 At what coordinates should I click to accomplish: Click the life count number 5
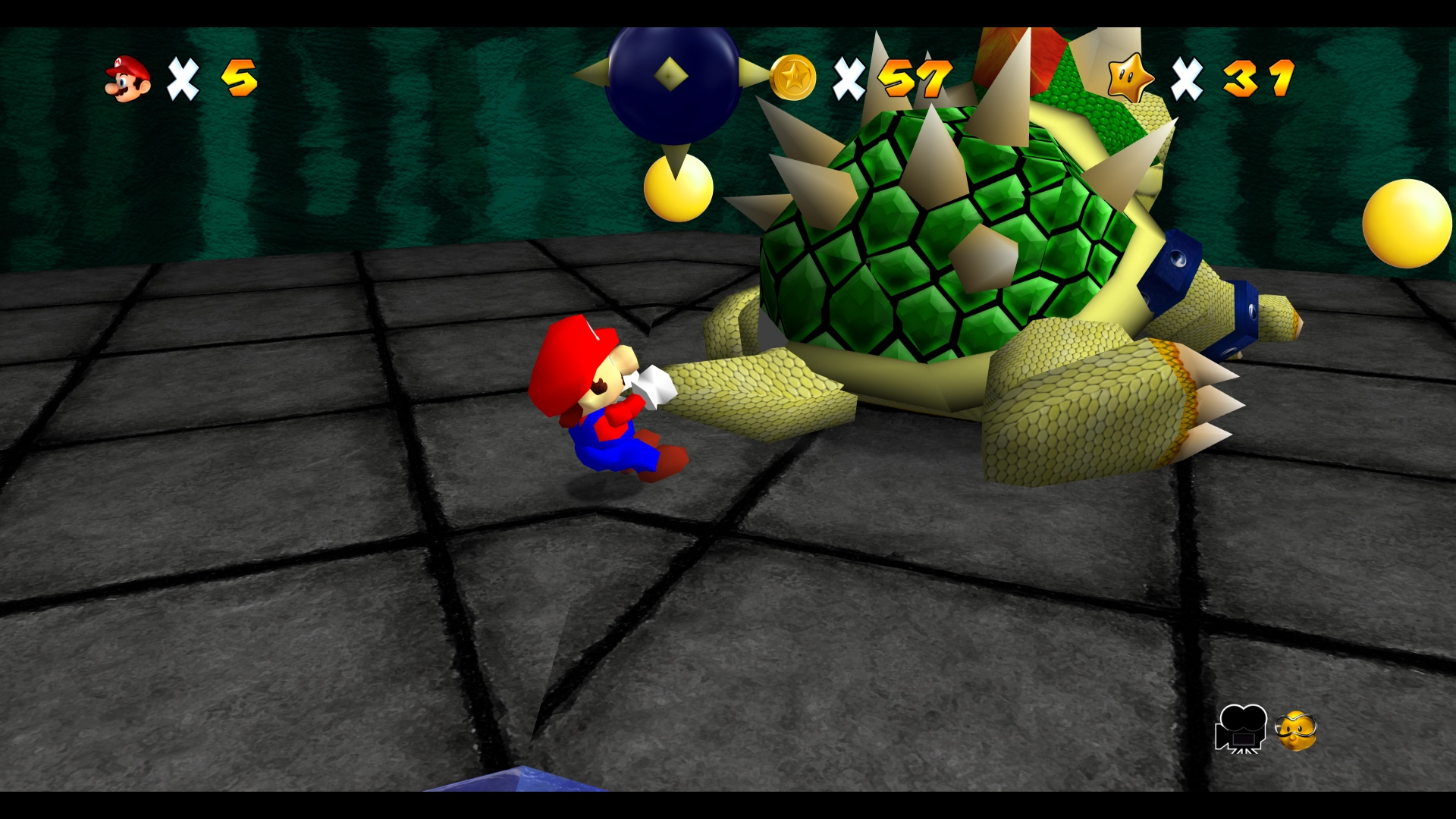coord(240,77)
